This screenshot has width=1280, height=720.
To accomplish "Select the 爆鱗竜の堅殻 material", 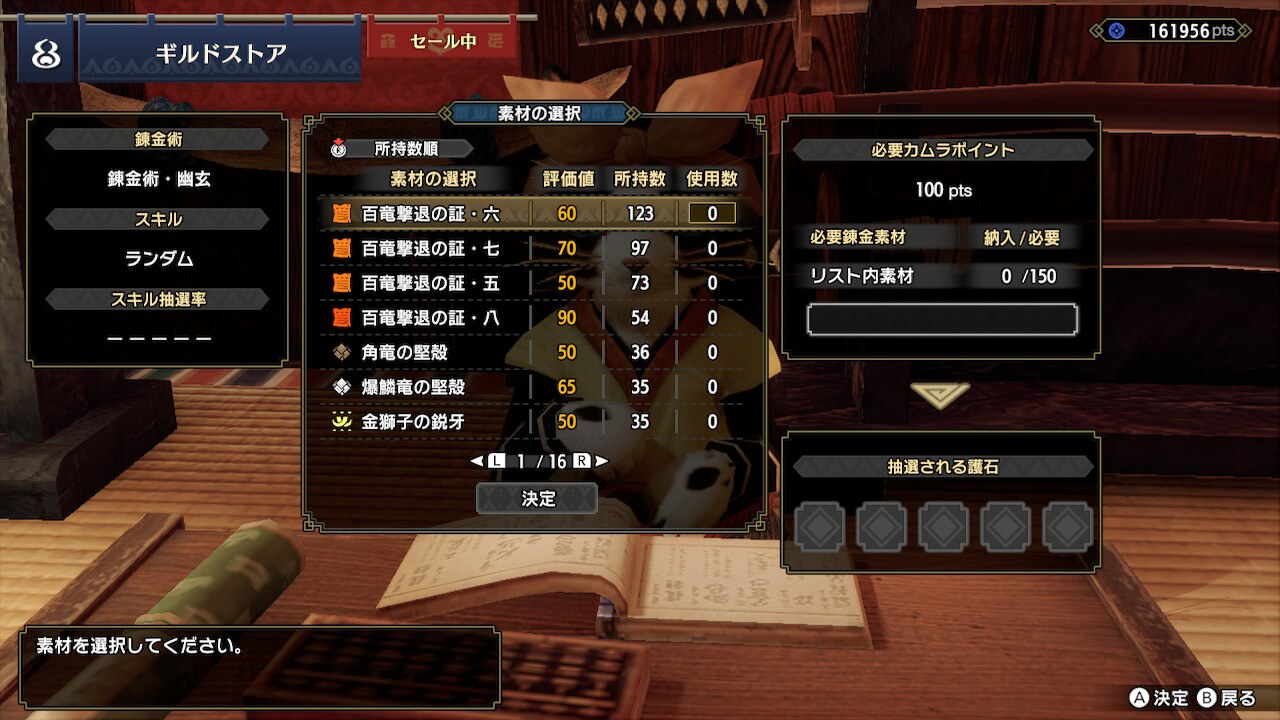I will [413, 387].
